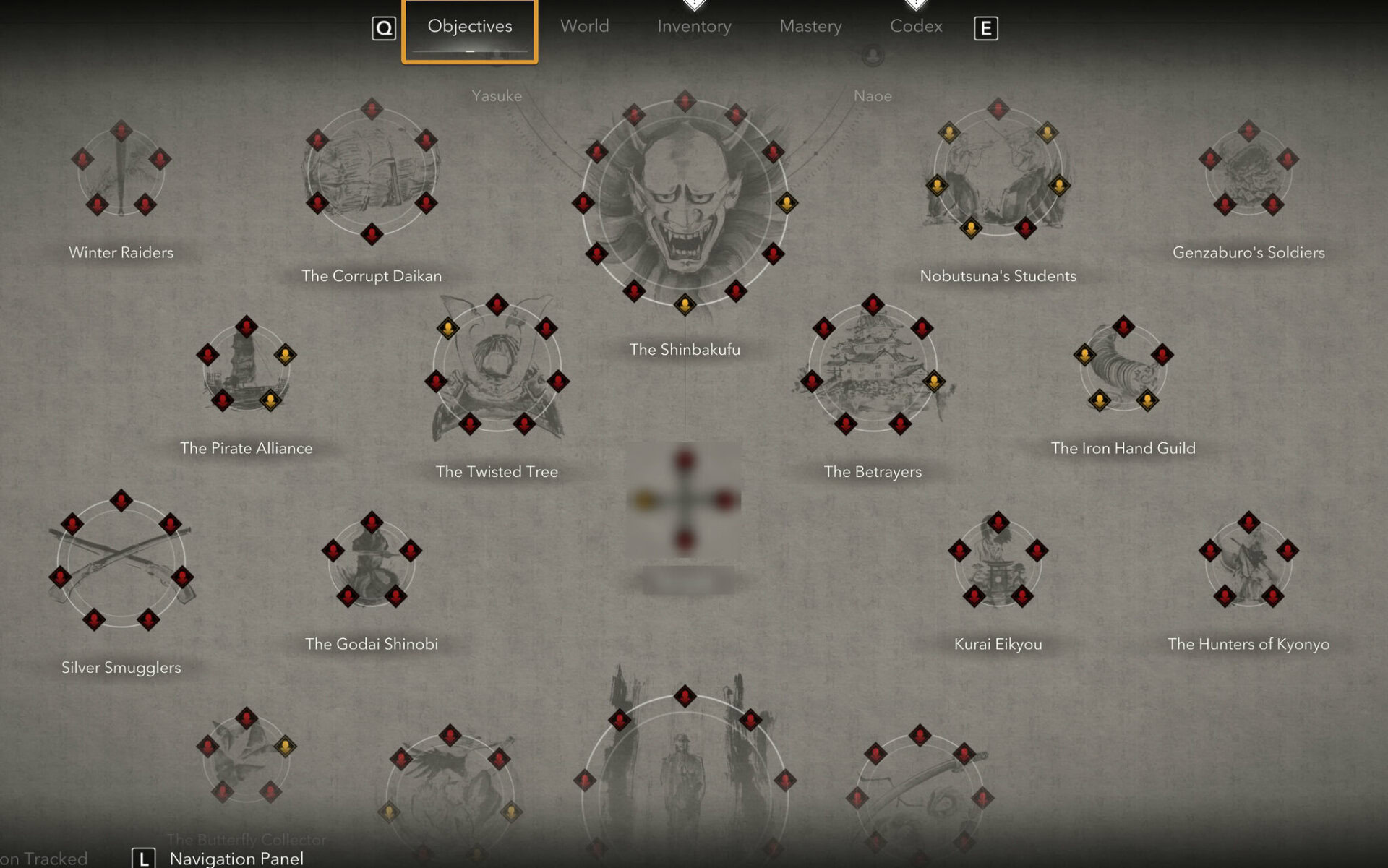The height and width of the screenshot is (868, 1388).
Task: Open the Codex tab
Action: [915, 27]
